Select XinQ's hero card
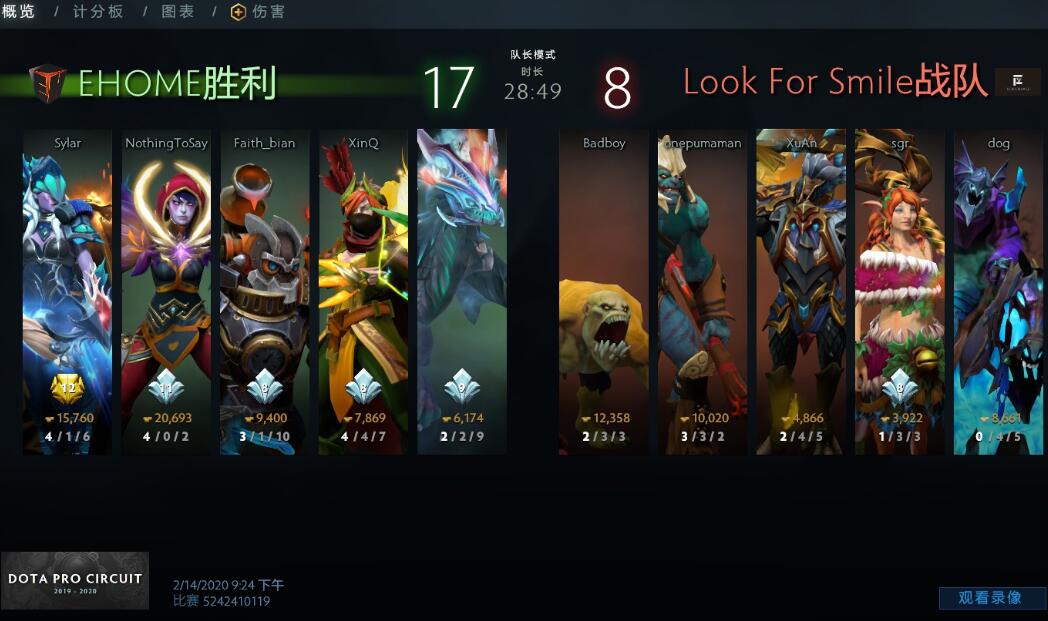1048x621 pixels. point(363,291)
